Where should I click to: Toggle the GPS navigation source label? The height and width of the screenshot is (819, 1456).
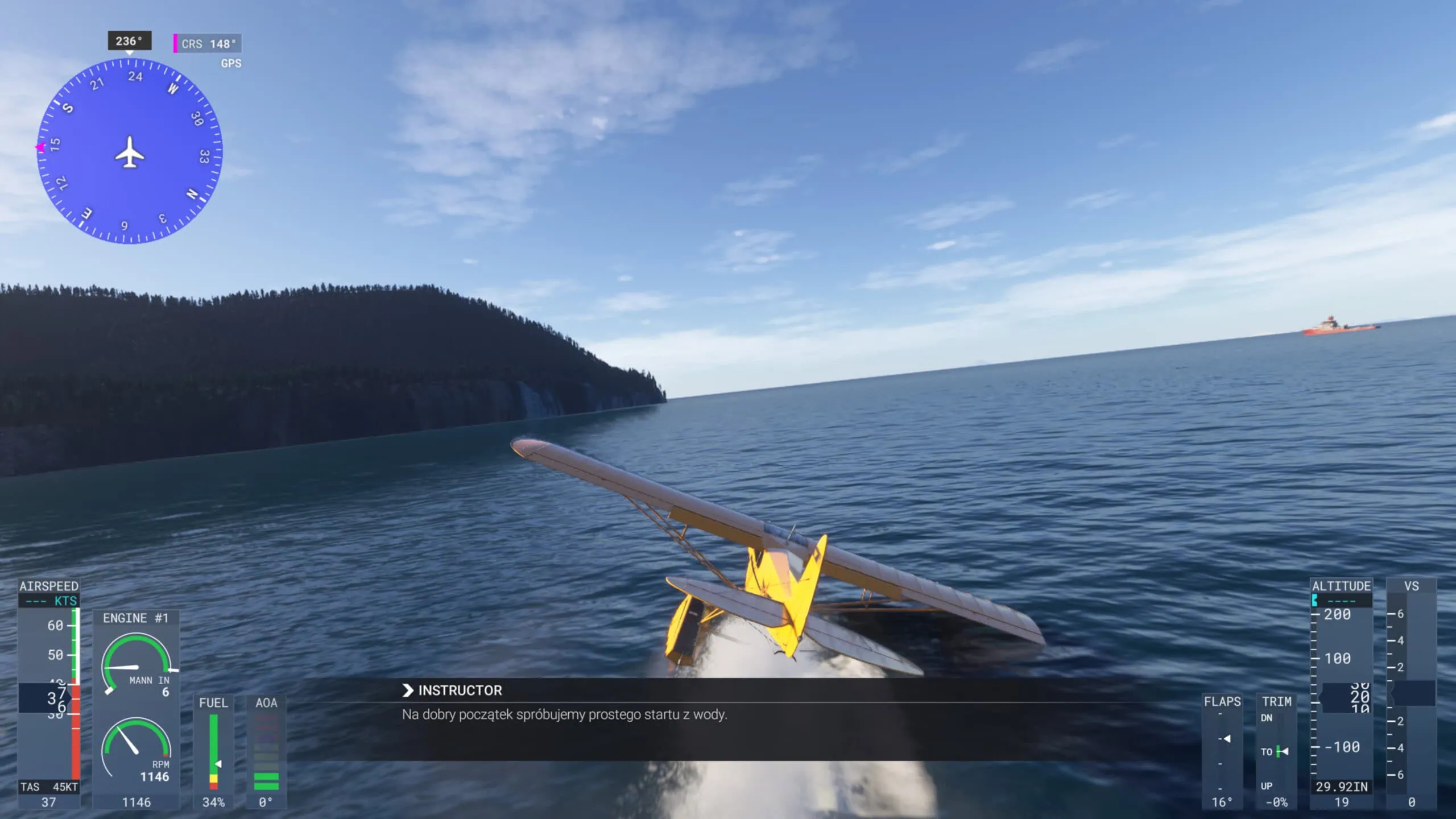(230, 64)
